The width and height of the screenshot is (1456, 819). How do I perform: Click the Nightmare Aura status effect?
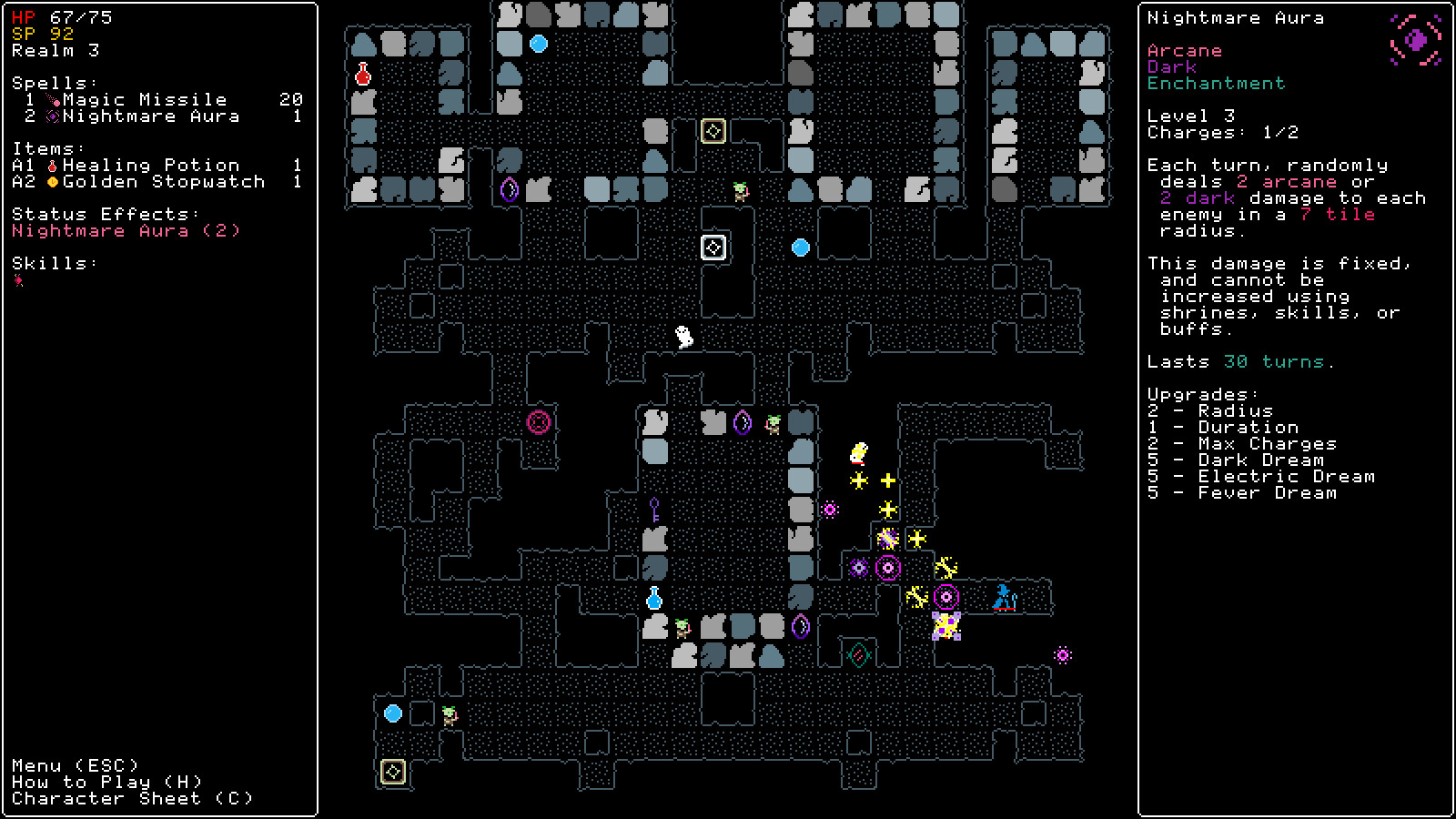click(x=124, y=230)
